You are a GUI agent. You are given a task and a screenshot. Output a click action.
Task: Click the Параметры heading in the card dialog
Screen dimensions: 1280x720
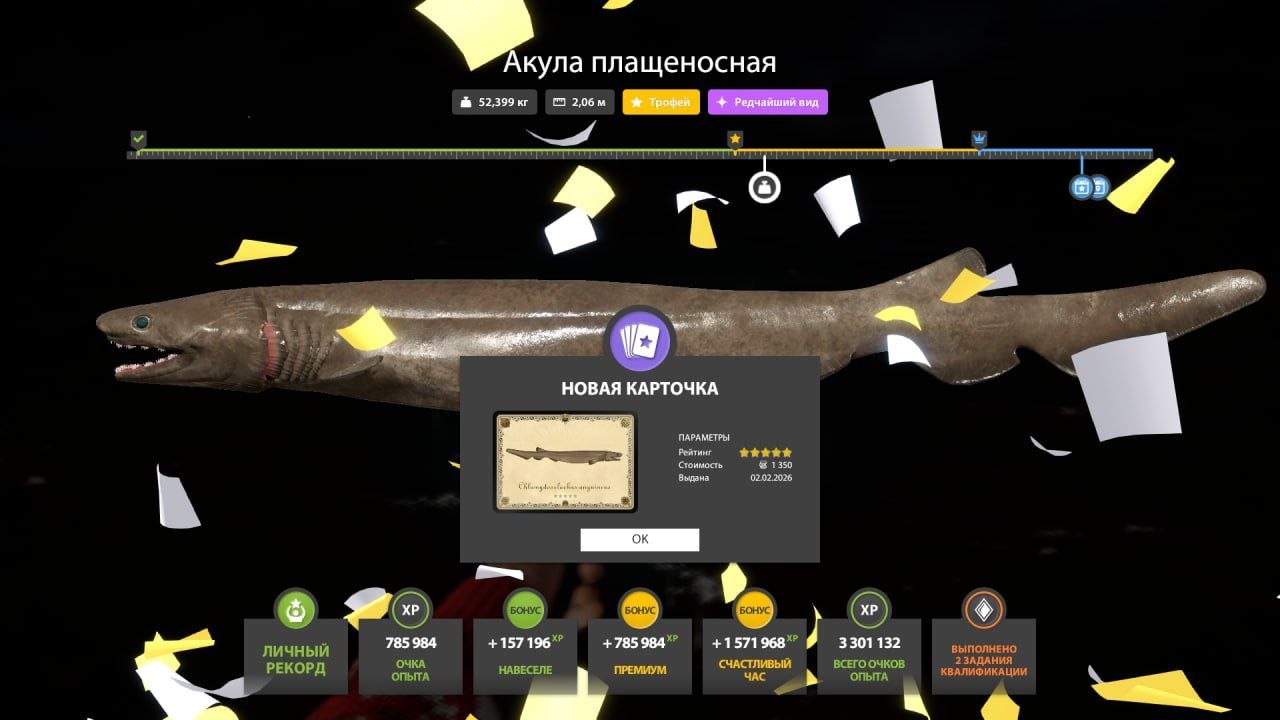(706, 437)
